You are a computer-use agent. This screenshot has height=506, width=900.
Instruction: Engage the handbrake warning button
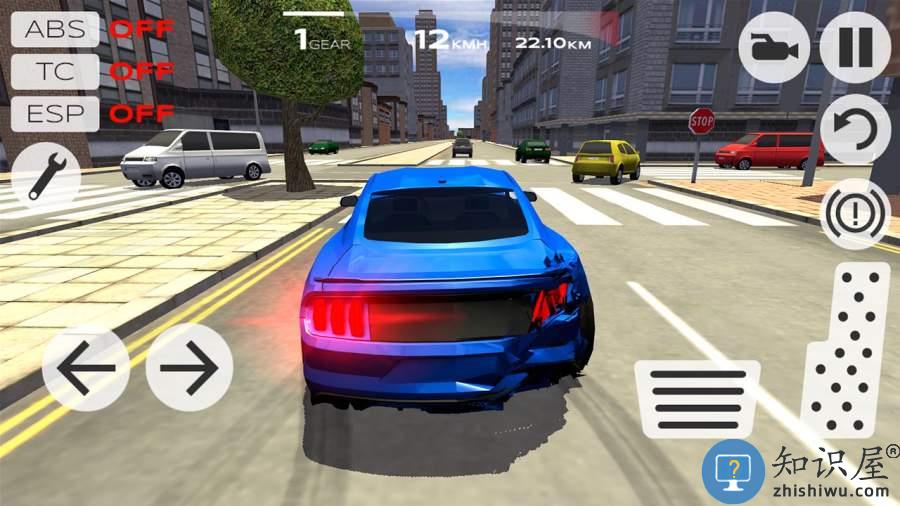[x=855, y=213]
